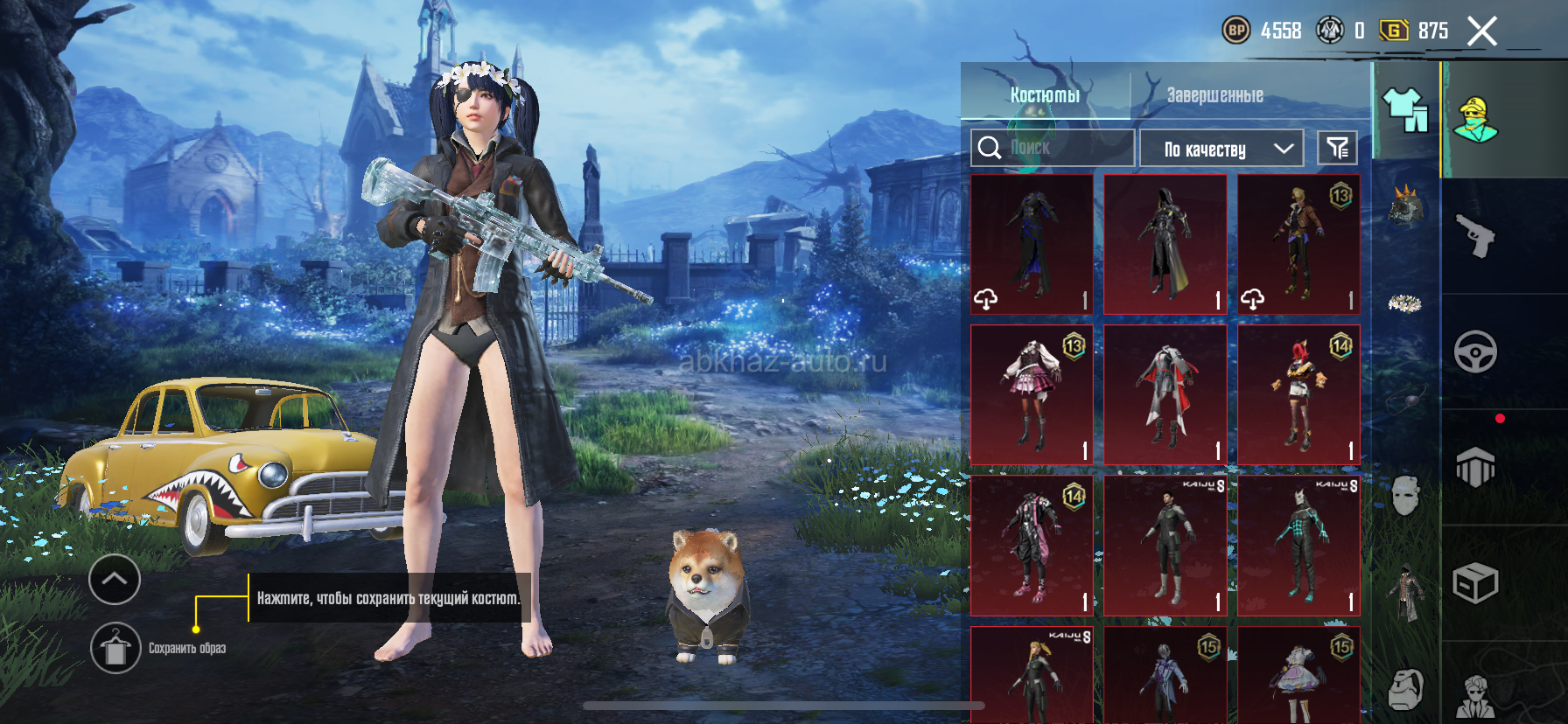Open the weapons pistol category
This screenshot has width=1568, height=724.
[1475, 236]
